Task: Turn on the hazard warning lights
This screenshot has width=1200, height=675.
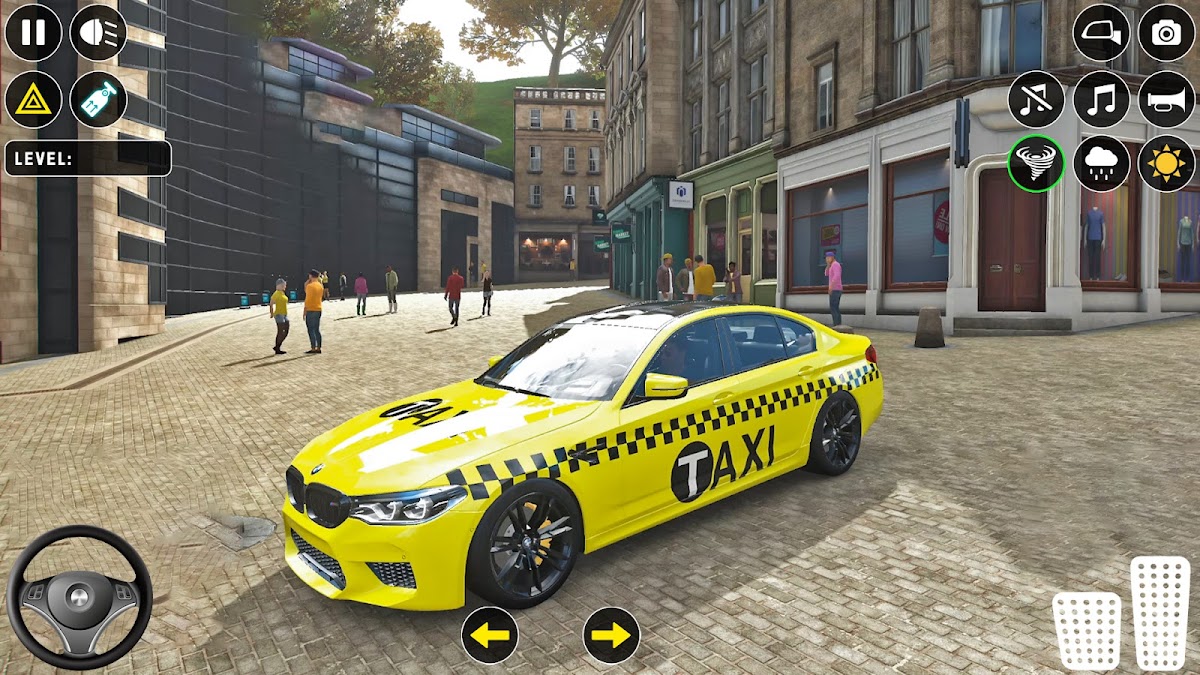Action: click(x=33, y=99)
